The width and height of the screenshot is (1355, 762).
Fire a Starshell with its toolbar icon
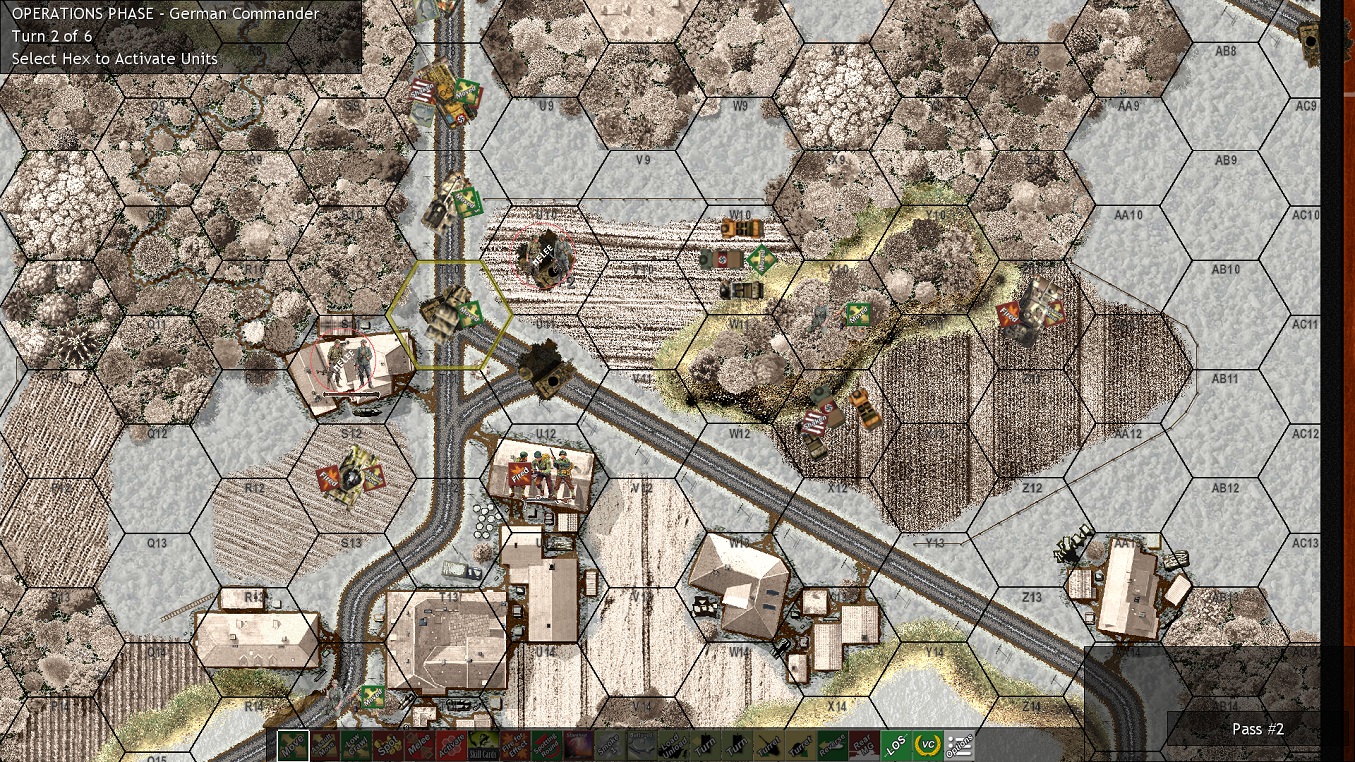(x=576, y=746)
